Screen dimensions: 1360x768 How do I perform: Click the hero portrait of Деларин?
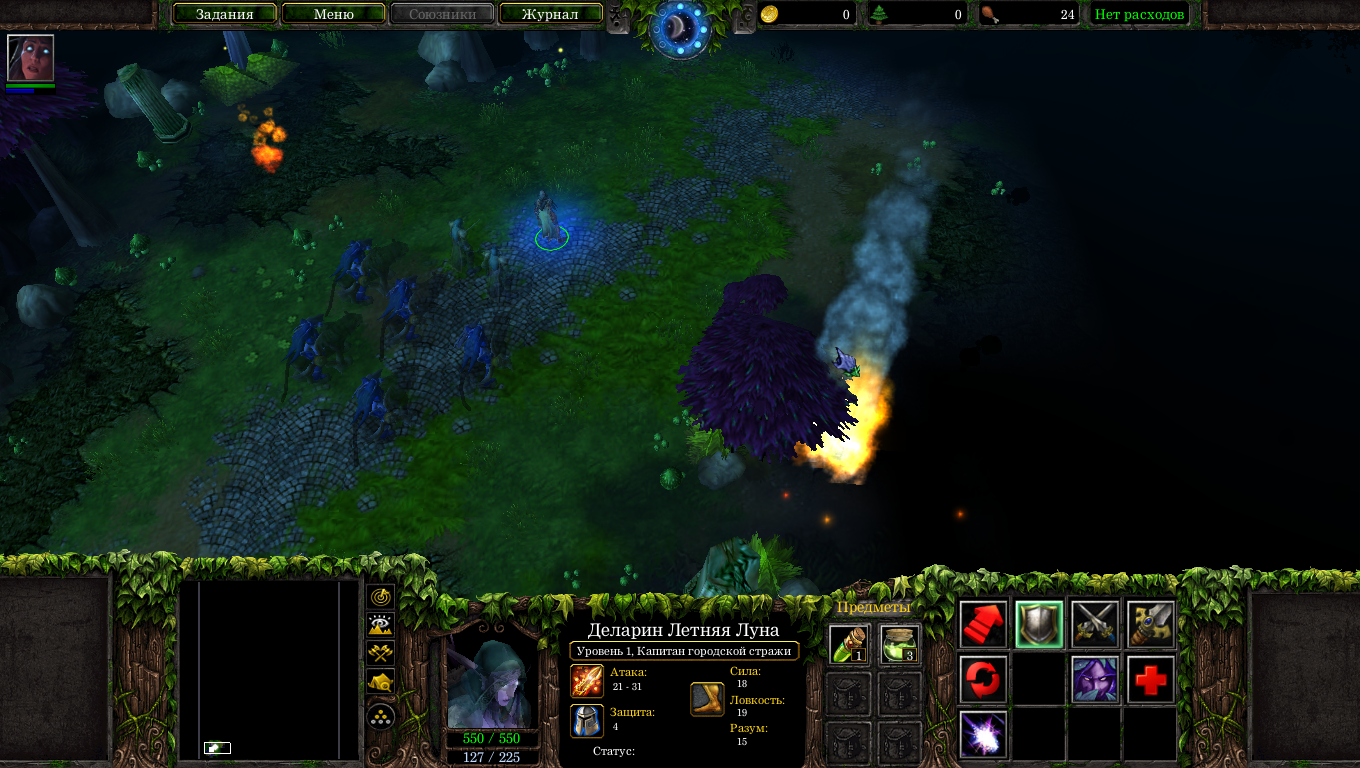(x=492, y=685)
